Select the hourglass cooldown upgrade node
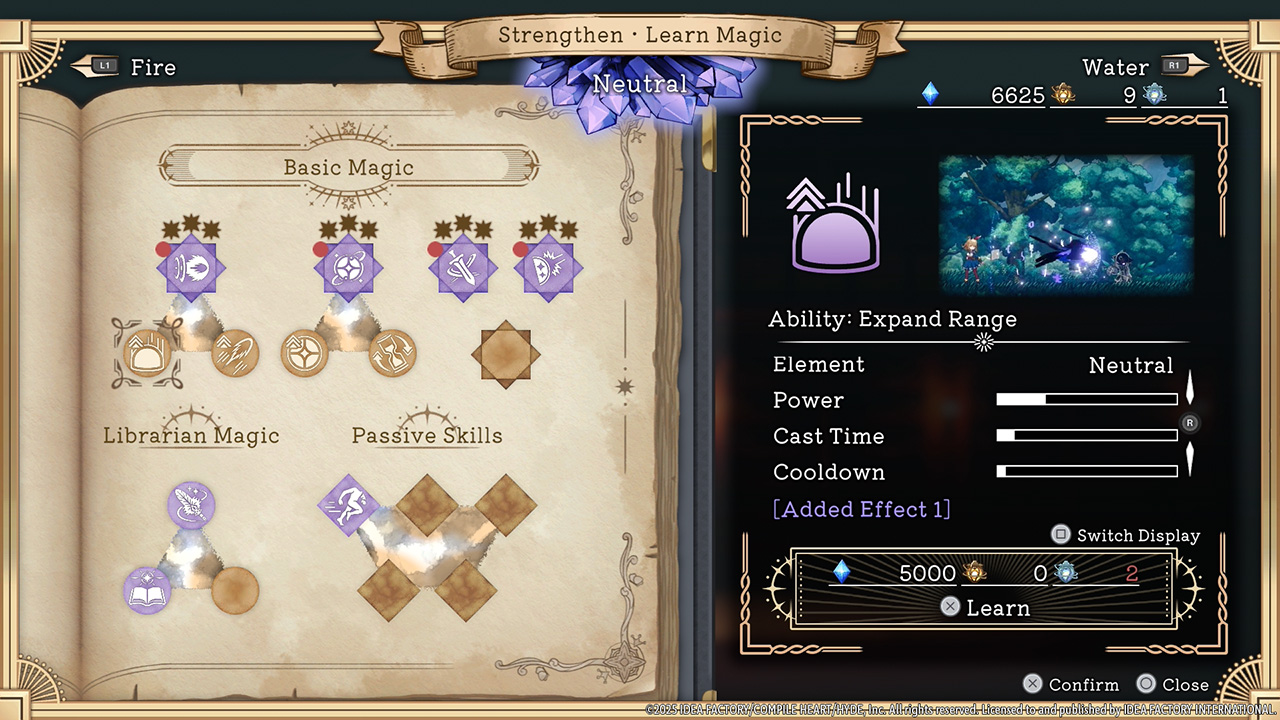The image size is (1280, 720). (x=392, y=353)
